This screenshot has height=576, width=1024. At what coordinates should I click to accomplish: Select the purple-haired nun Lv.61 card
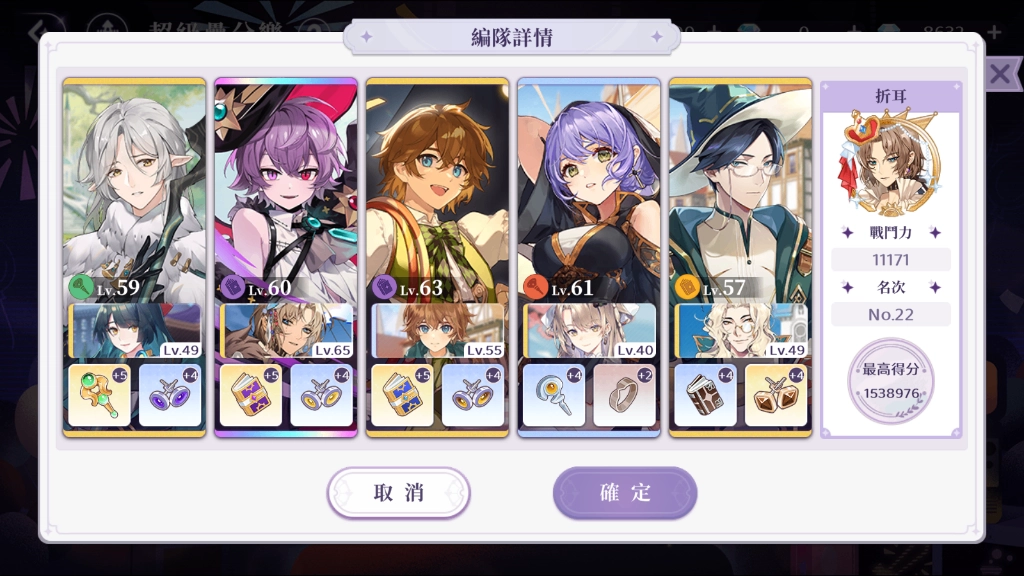pyautogui.click(x=589, y=190)
